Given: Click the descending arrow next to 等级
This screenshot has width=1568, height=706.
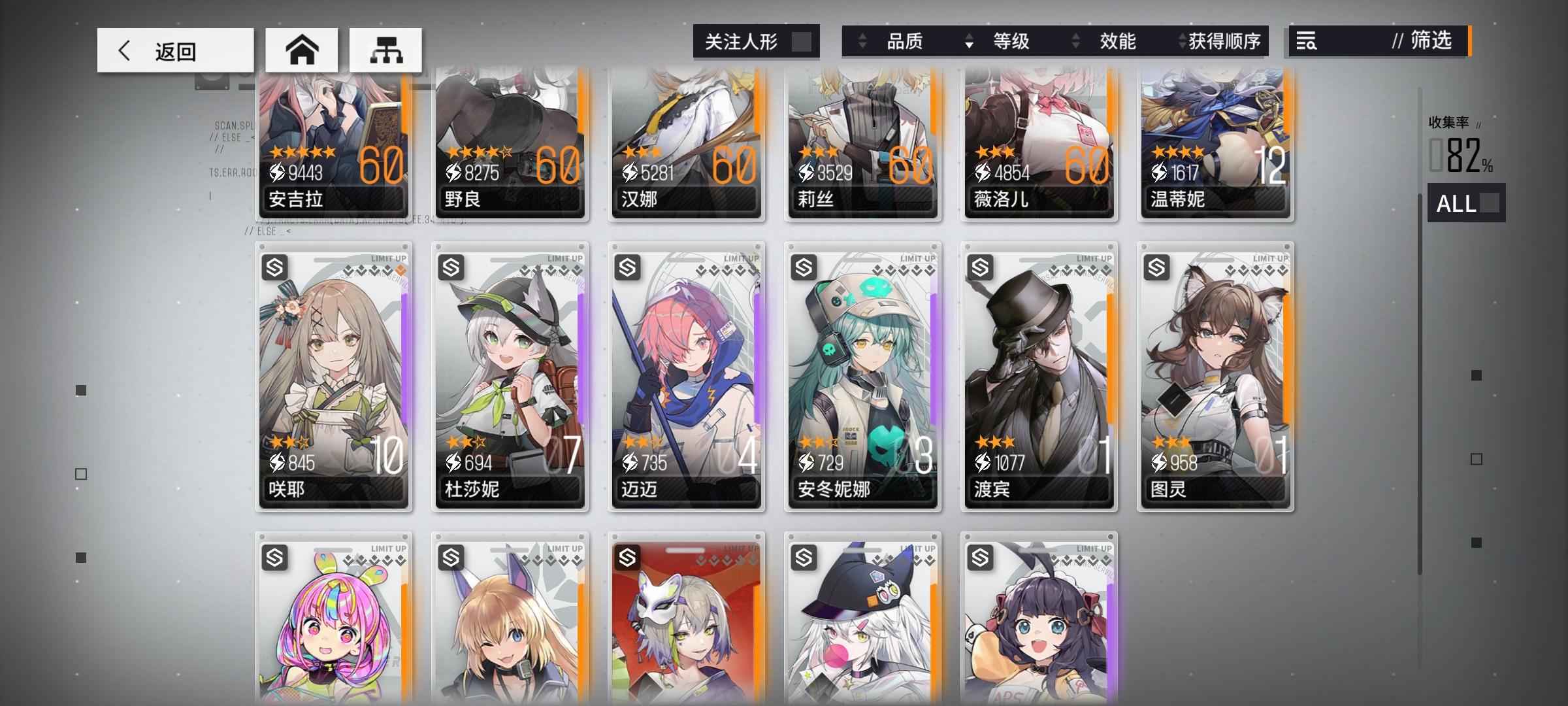Looking at the screenshot, I should [x=968, y=42].
